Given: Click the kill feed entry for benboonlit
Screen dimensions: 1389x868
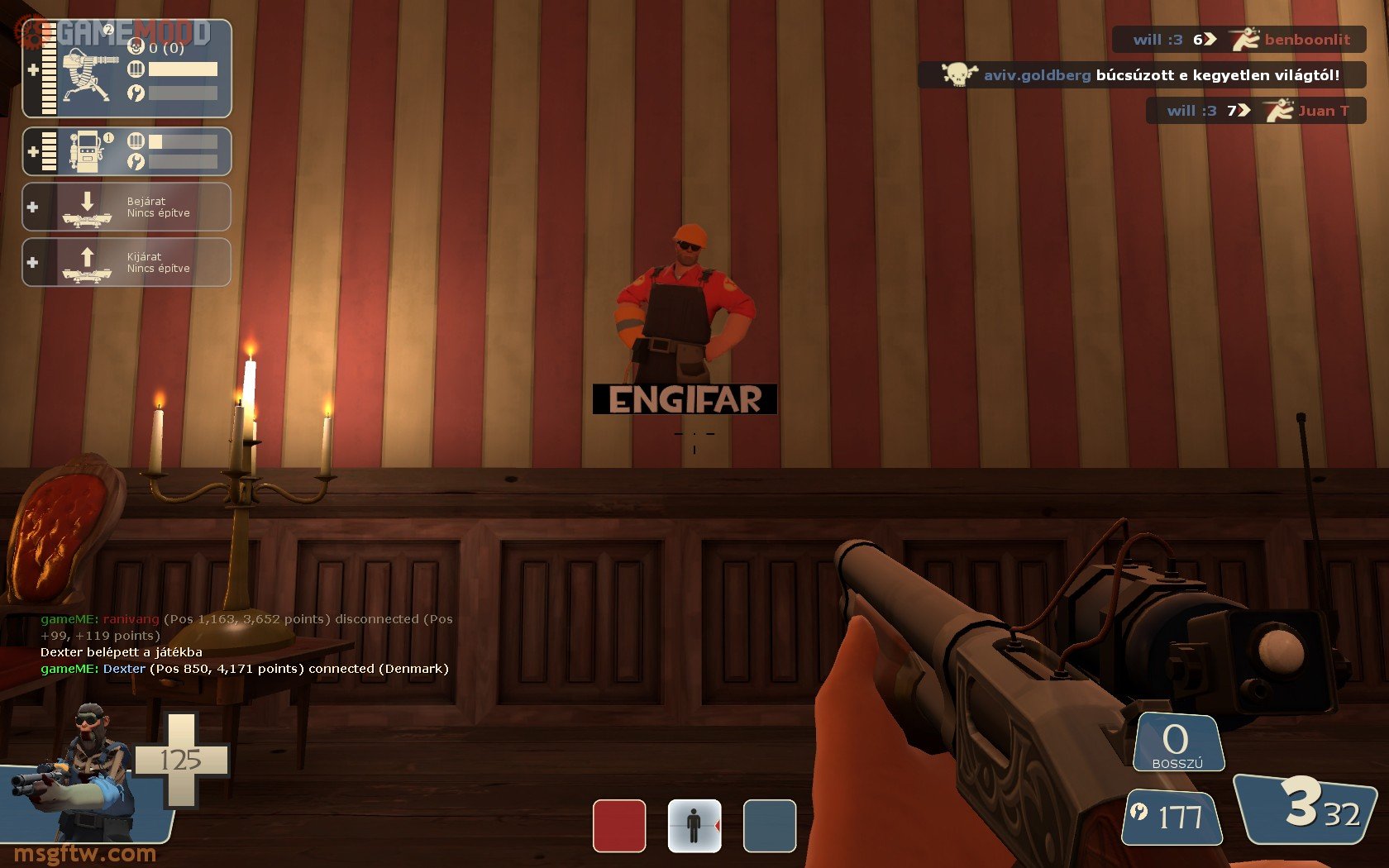Looking at the screenshot, I should (1239, 40).
